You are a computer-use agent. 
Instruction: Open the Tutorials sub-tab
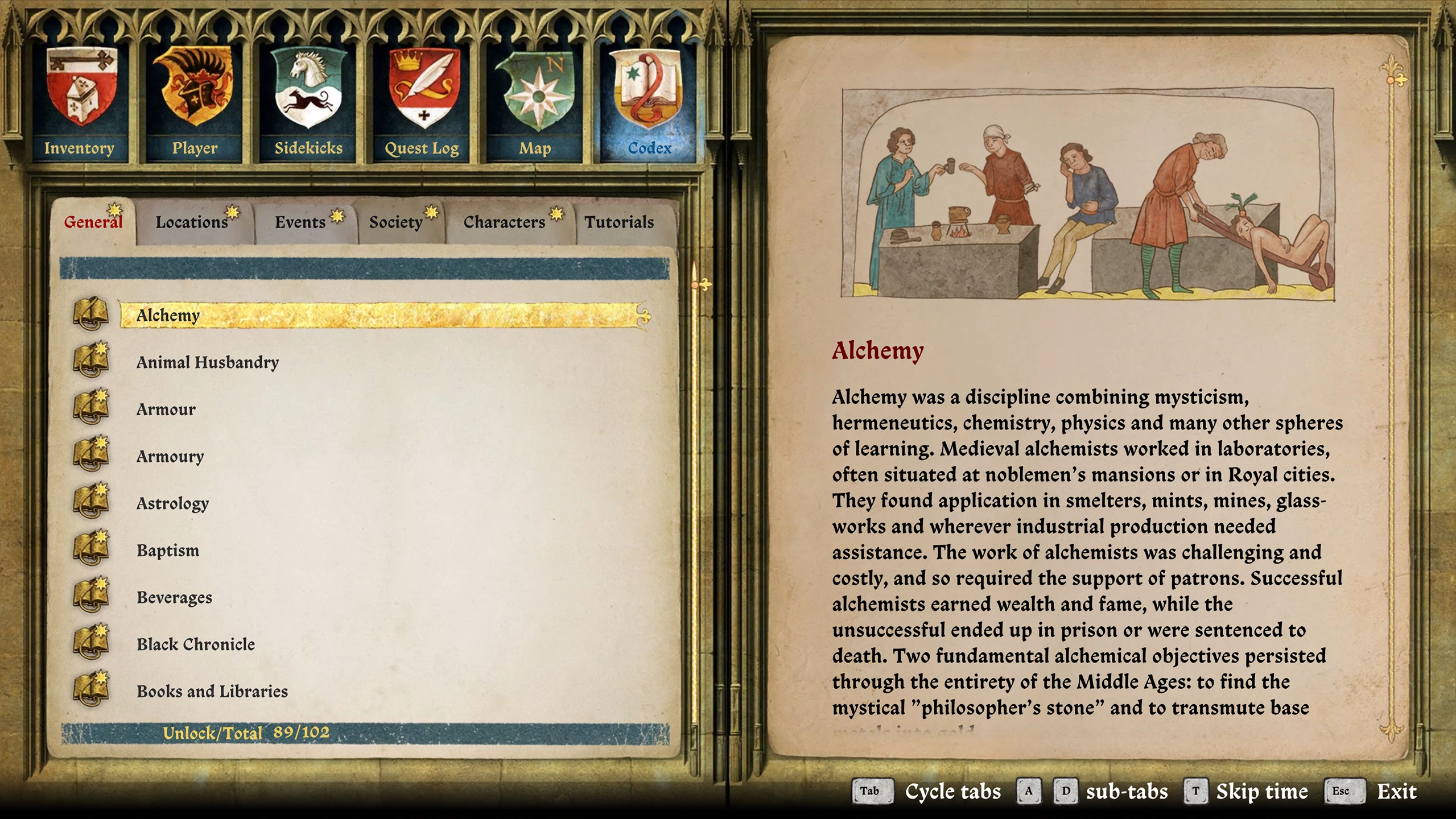[619, 222]
